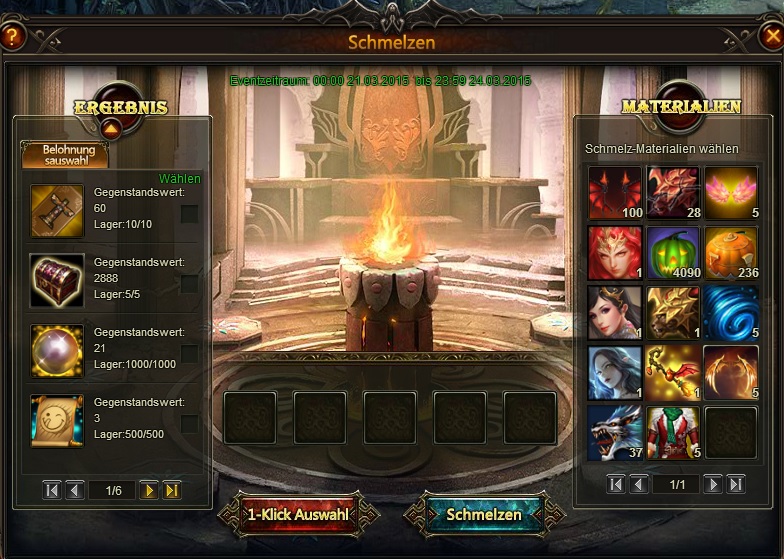The image size is (784, 559).
Task: Go to next materials page
Action: pyautogui.click(x=712, y=484)
